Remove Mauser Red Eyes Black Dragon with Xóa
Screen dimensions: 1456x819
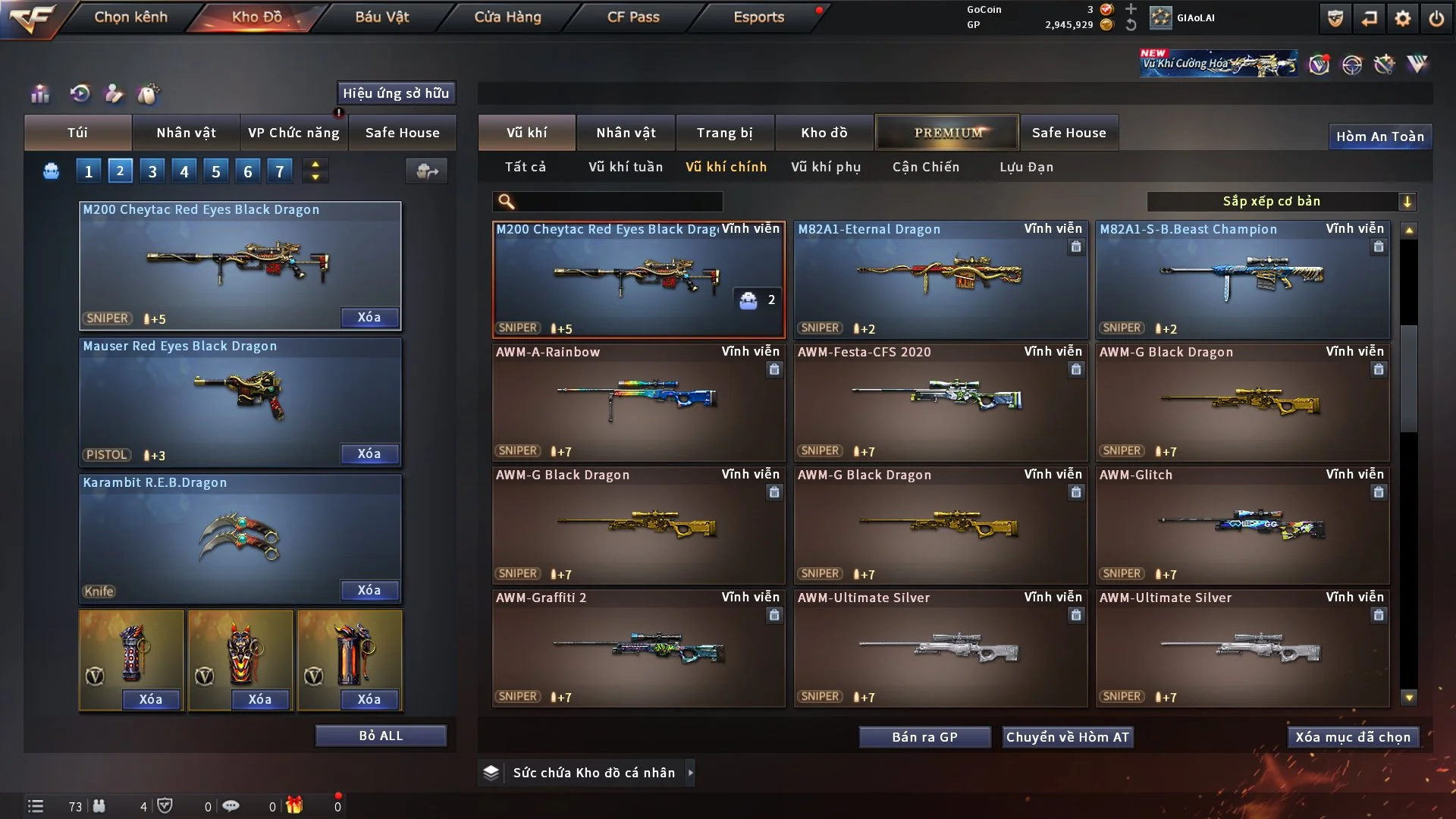coord(369,453)
